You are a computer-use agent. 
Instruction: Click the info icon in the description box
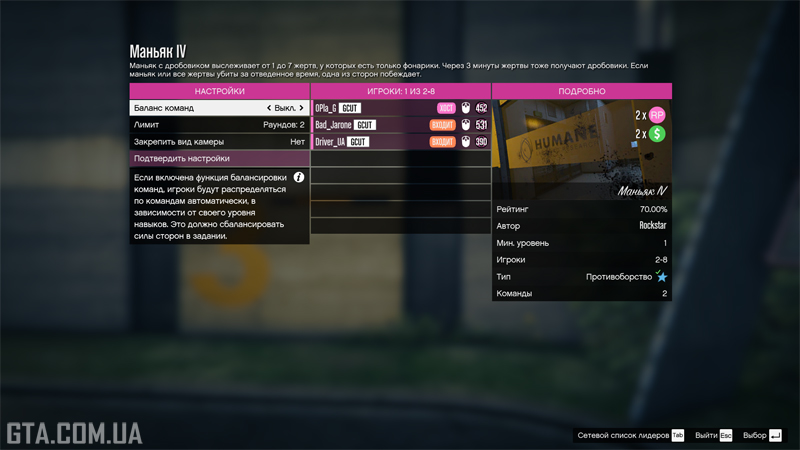click(298, 177)
